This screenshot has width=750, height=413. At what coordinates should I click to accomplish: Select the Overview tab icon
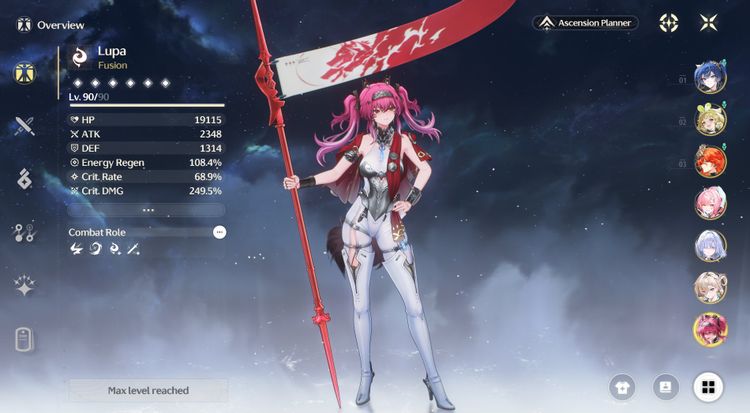click(x=25, y=73)
